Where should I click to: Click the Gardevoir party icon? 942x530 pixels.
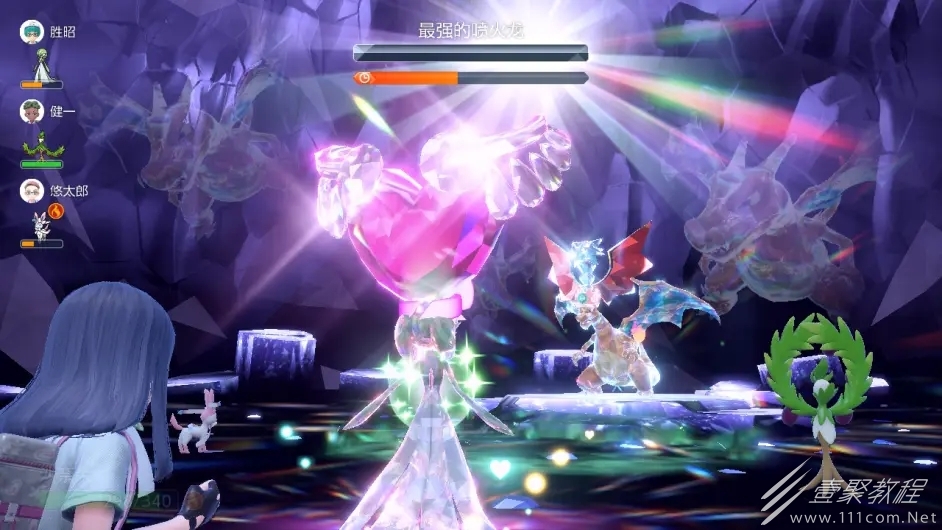tap(41, 66)
